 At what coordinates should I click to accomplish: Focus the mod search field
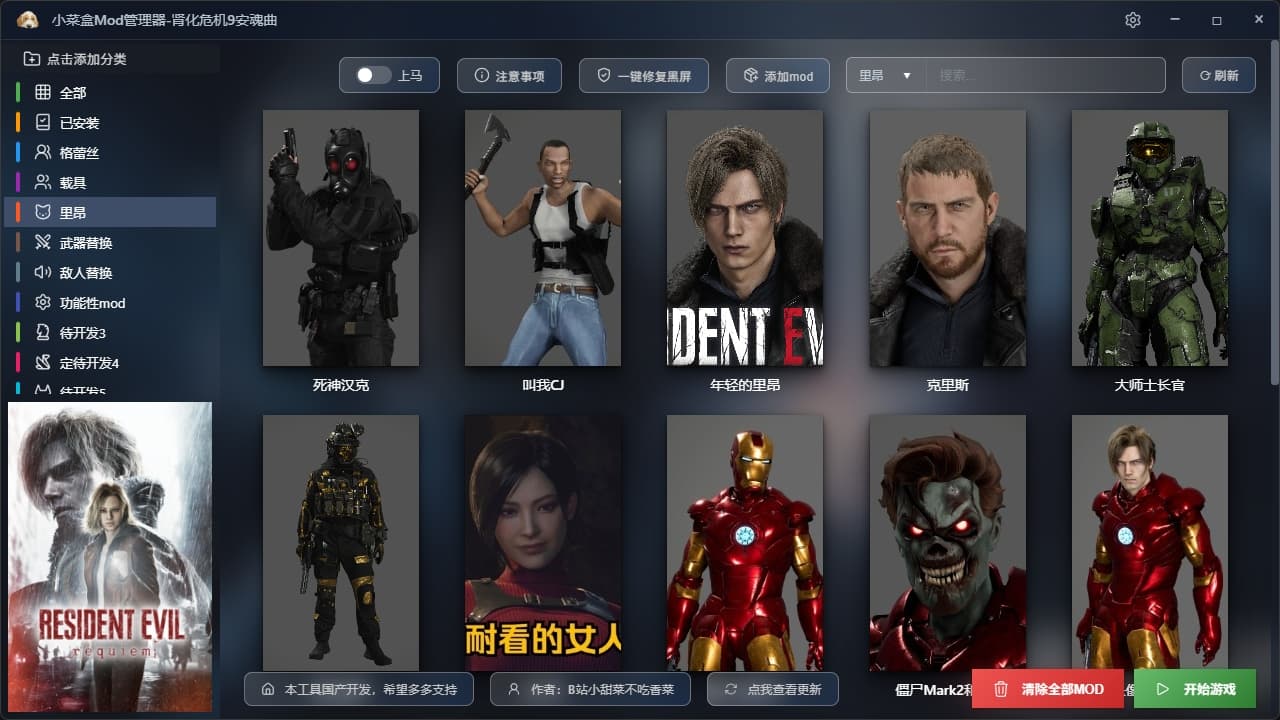1045,76
